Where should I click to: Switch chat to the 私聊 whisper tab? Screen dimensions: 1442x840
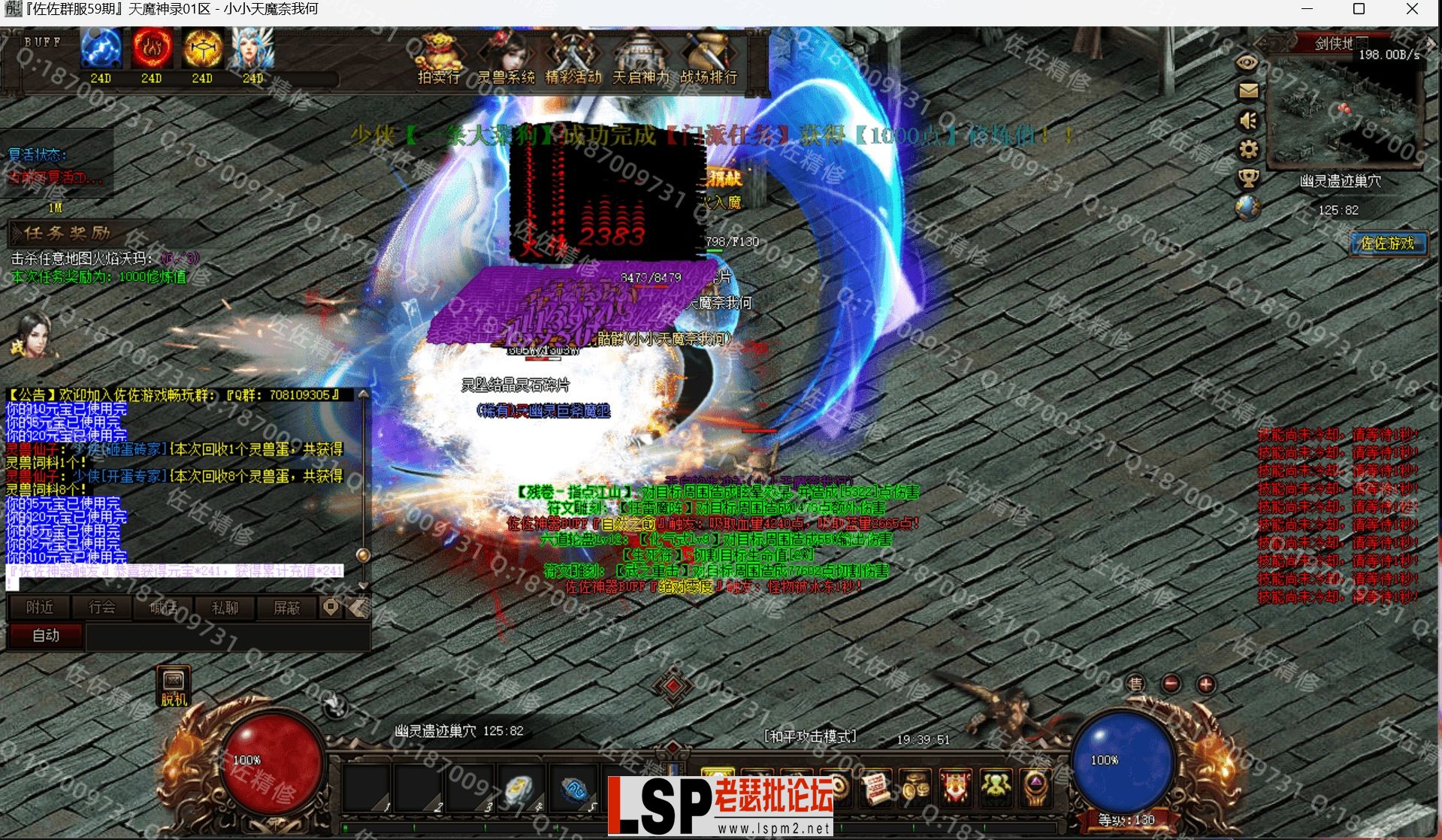point(225,608)
